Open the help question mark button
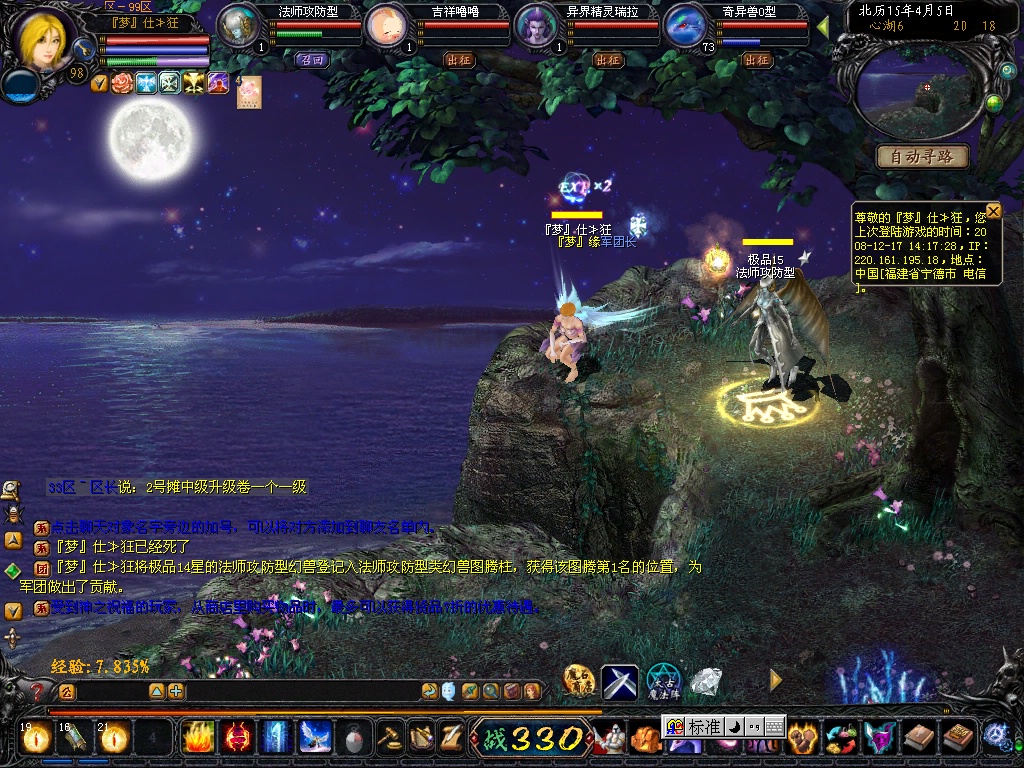The image size is (1024, 768). [x=38, y=691]
